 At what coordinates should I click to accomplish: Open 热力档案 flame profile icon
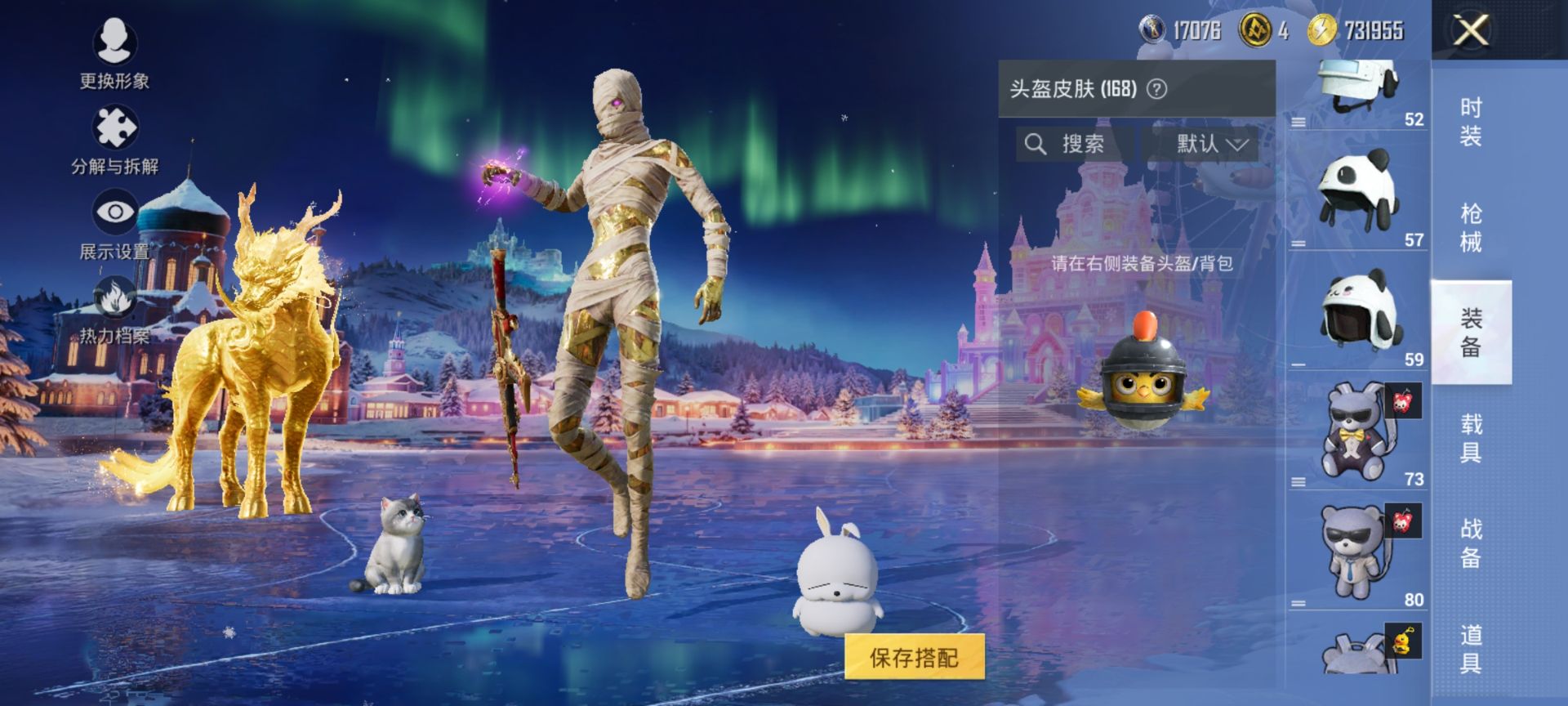[117, 298]
